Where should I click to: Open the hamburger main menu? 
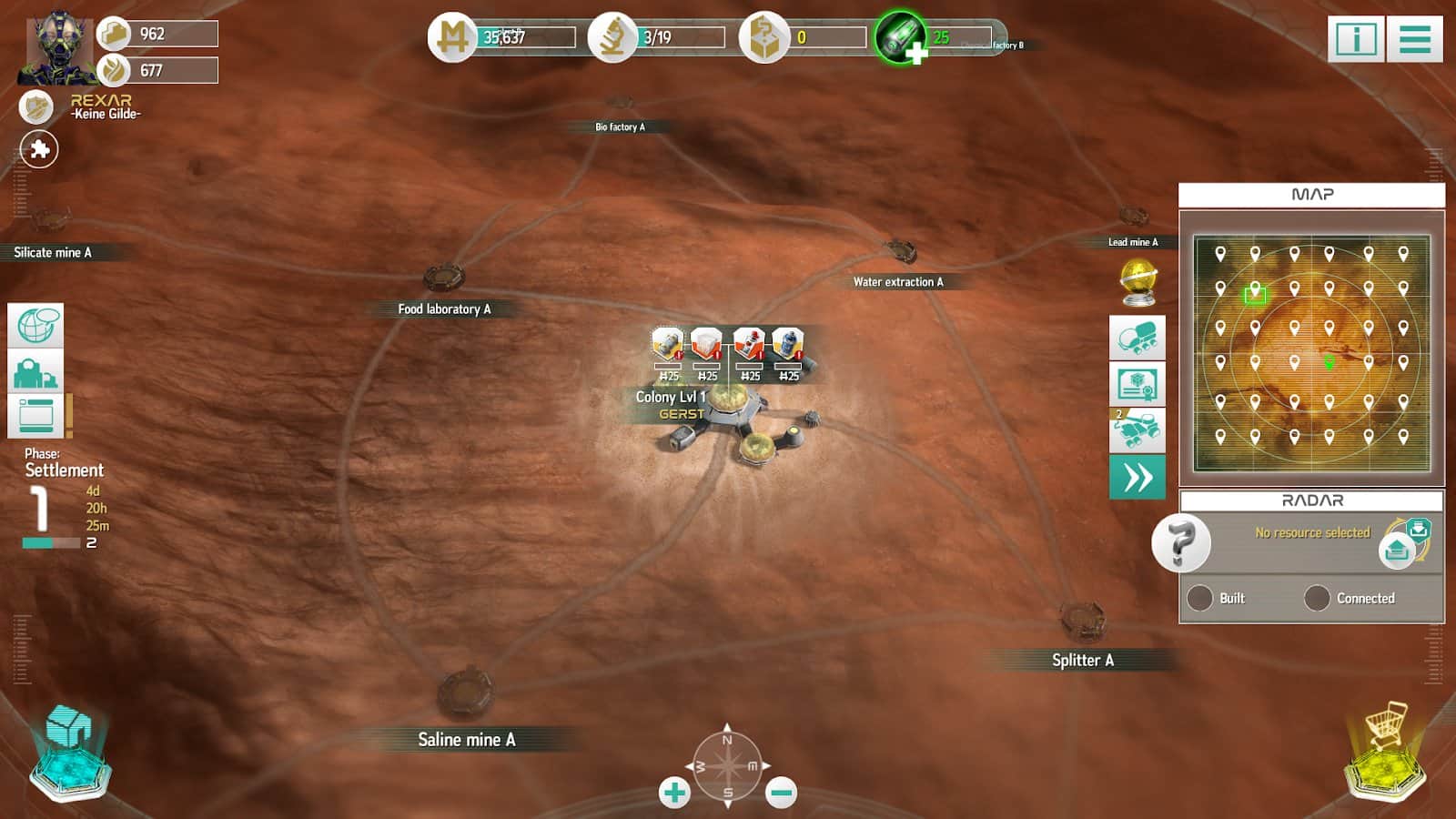click(x=1414, y=39)
